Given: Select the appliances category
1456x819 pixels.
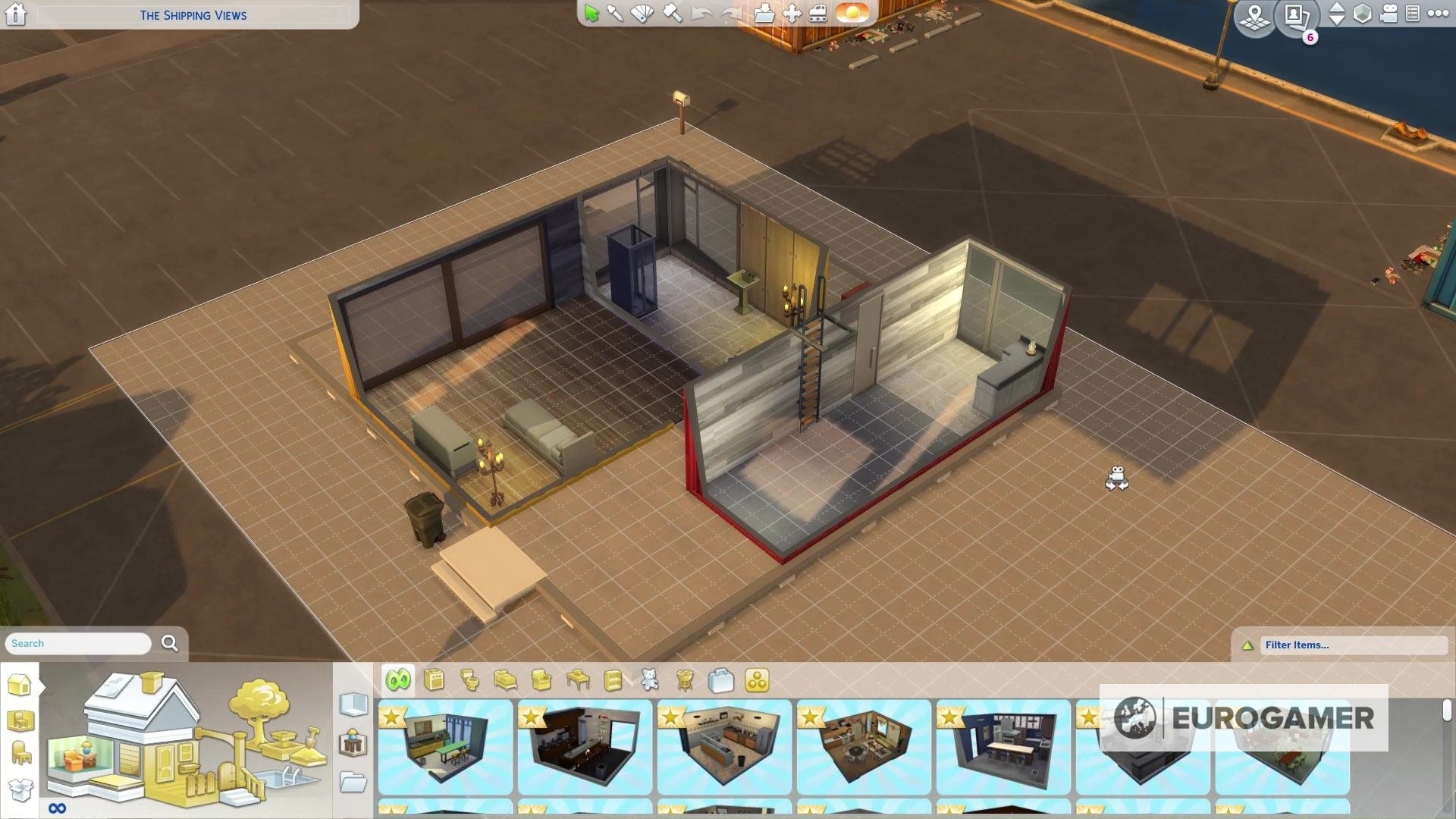Looking at the screenshot, I should [434, 680].
